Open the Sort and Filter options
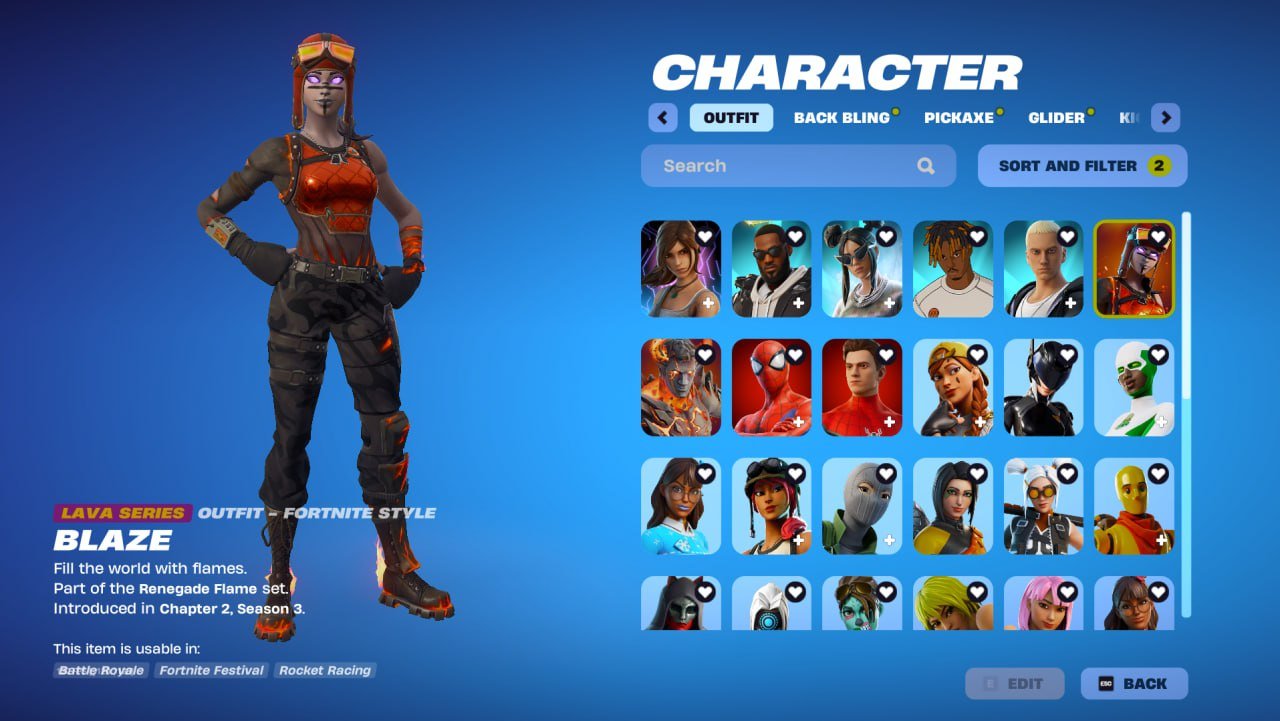The image size is (1280, 721). [1082, 165]
